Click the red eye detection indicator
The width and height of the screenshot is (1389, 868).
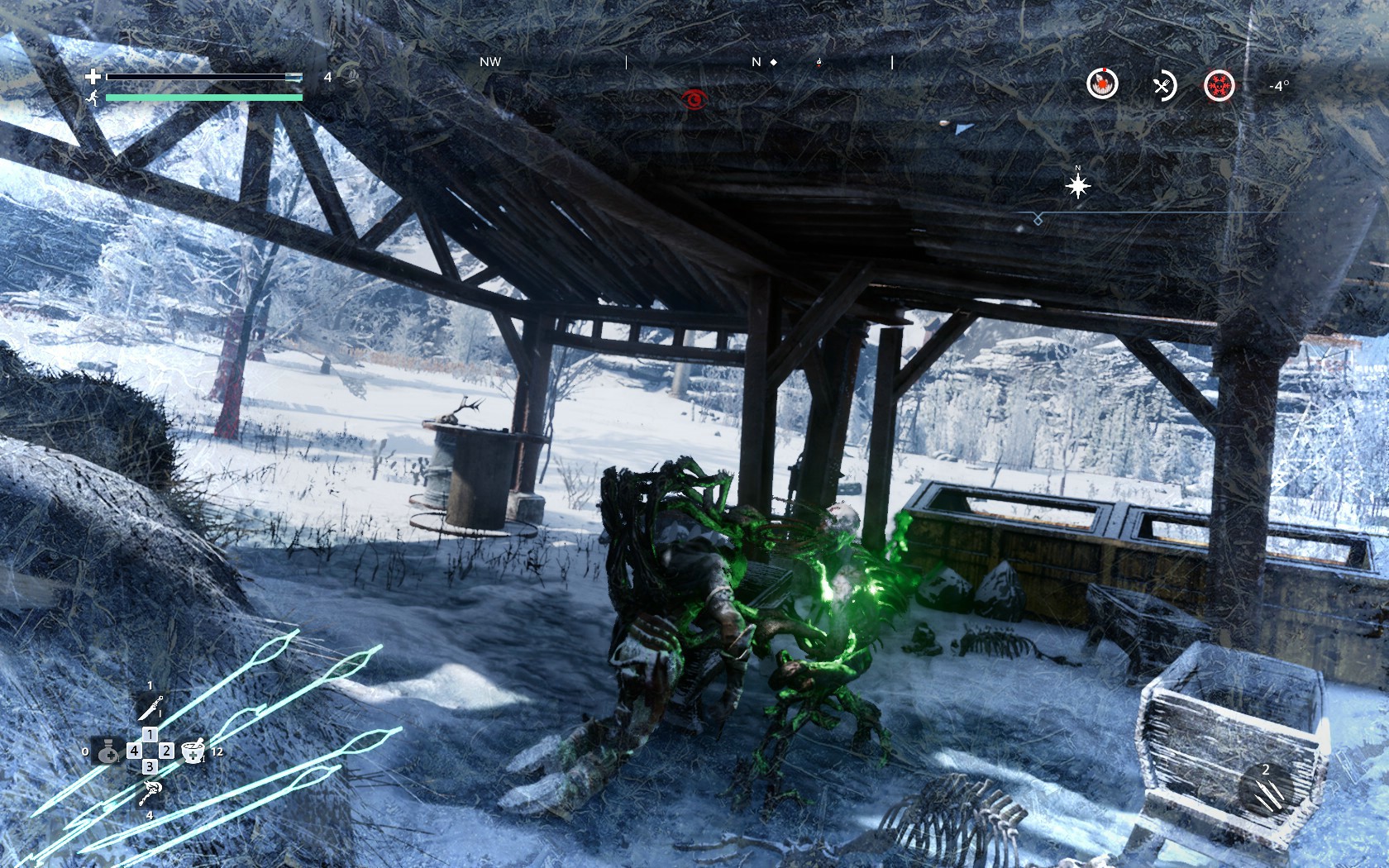[695, 100]
